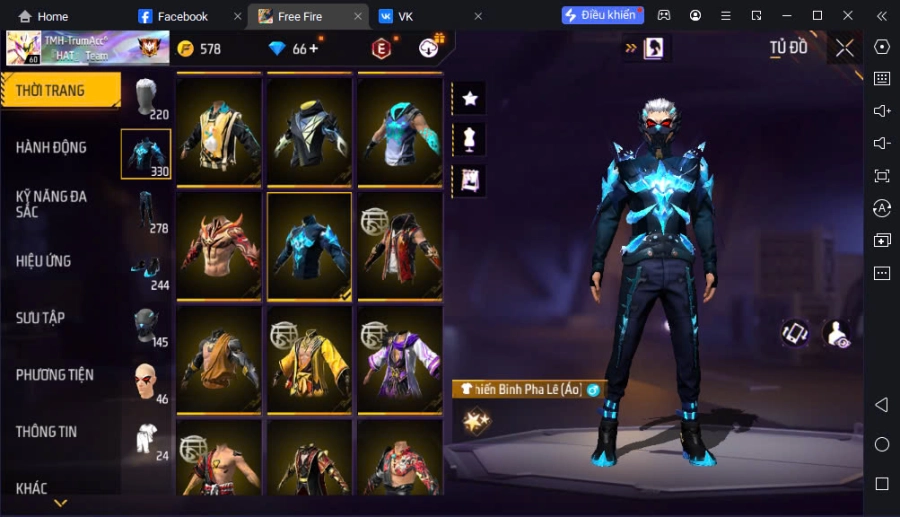
Task: Toggle the character visibility eye icon
Action: click(x=836, y=334)
